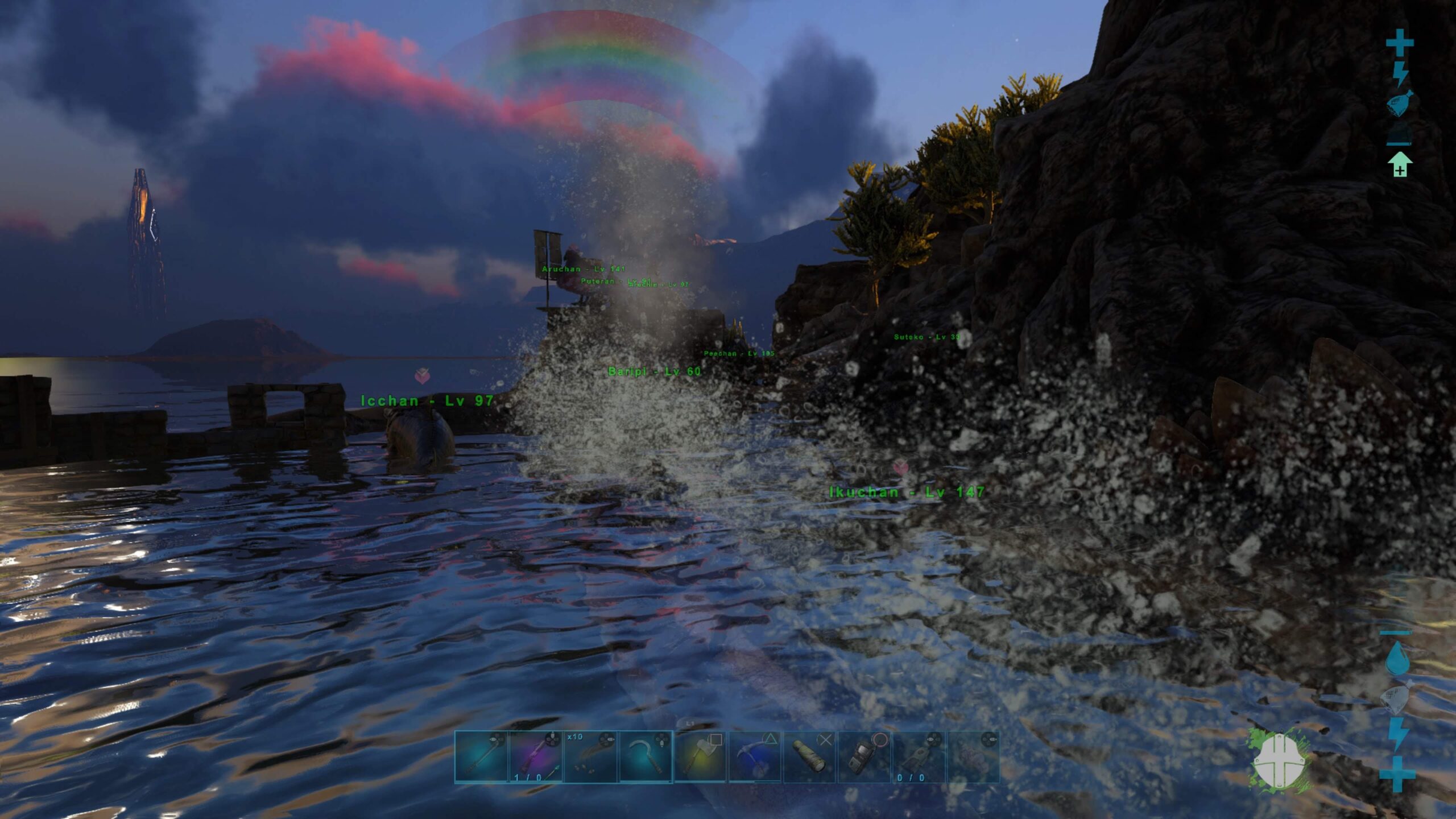Use the camo spyglass slot
The height and width of the screenshot is (819, 1456).
pyautogui.click(x=809, y=758)
